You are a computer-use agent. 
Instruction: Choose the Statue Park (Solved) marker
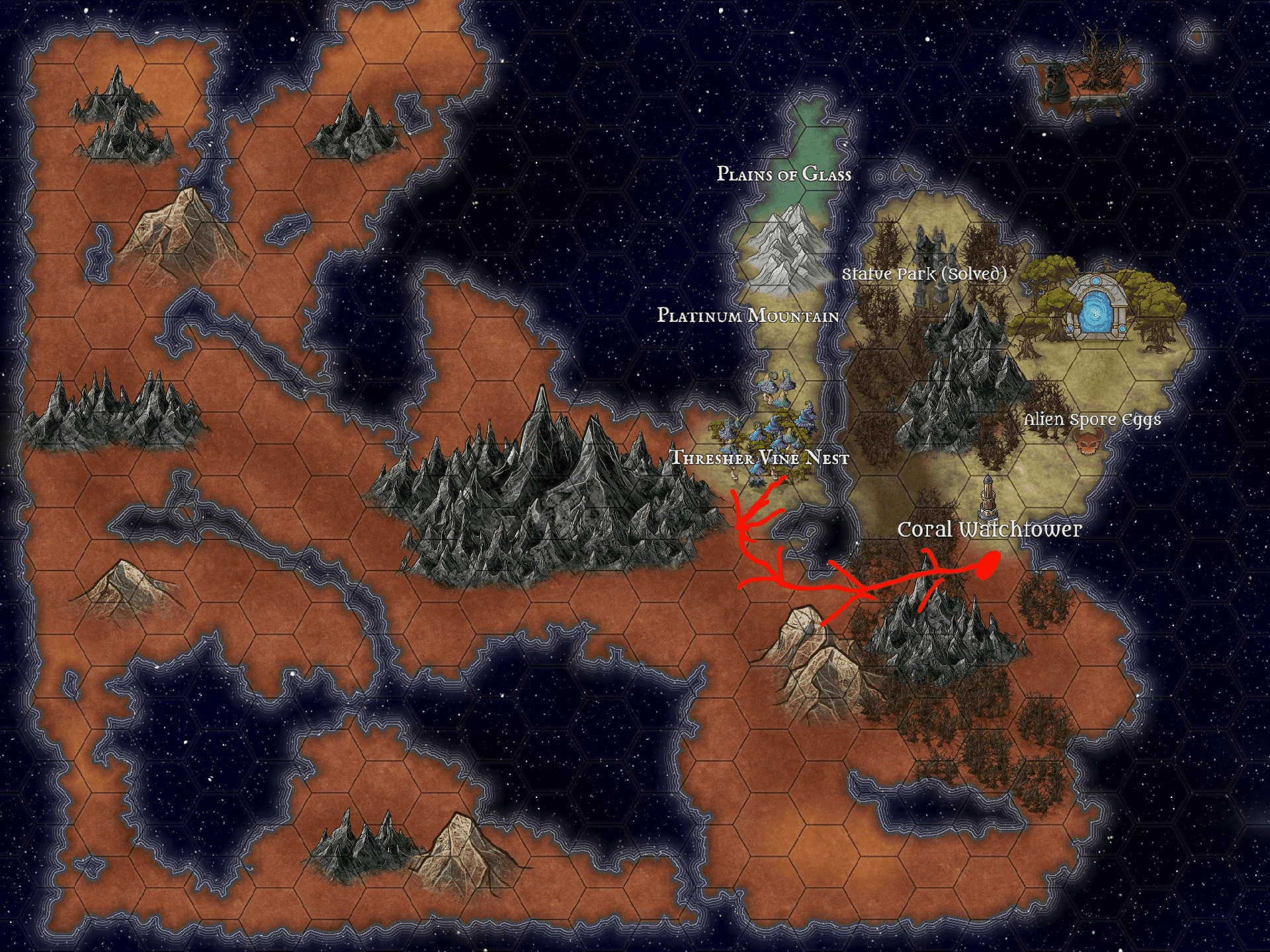coord(924,274)
